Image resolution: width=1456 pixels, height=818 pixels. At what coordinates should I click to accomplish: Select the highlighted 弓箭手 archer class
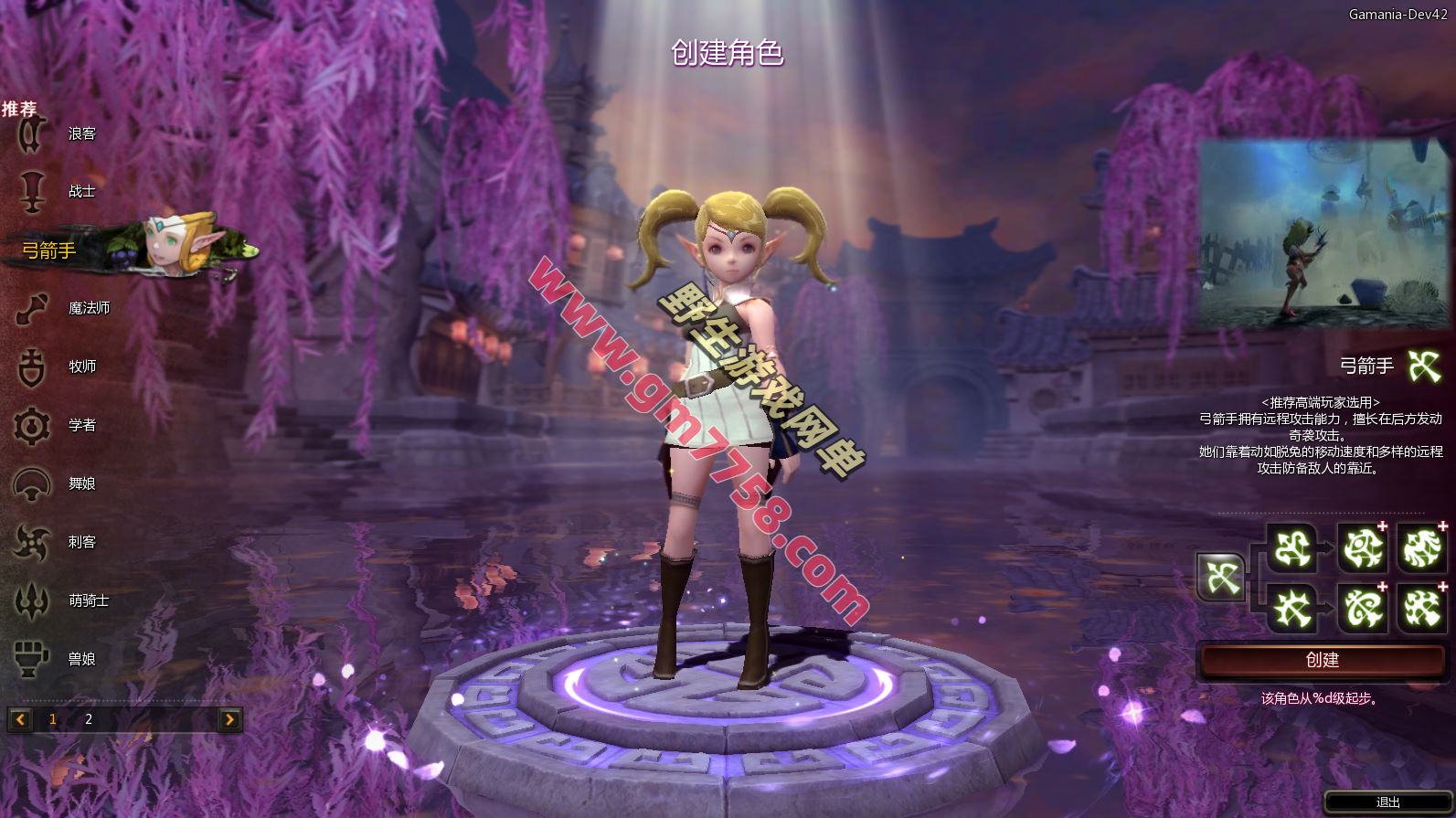tap(51, 250)
